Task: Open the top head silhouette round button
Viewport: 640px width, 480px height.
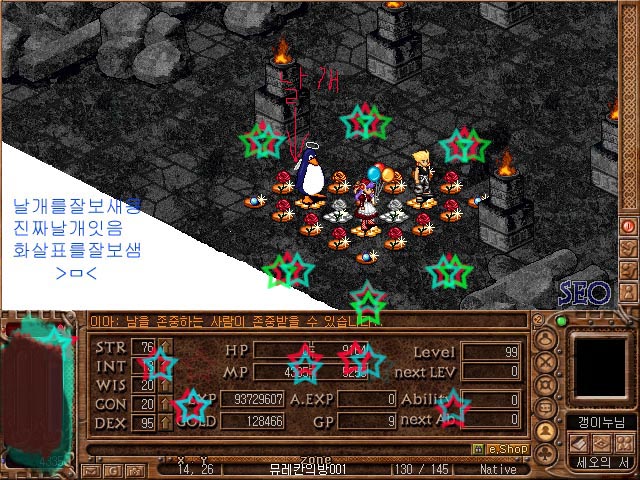Action: tap(547, 338)
